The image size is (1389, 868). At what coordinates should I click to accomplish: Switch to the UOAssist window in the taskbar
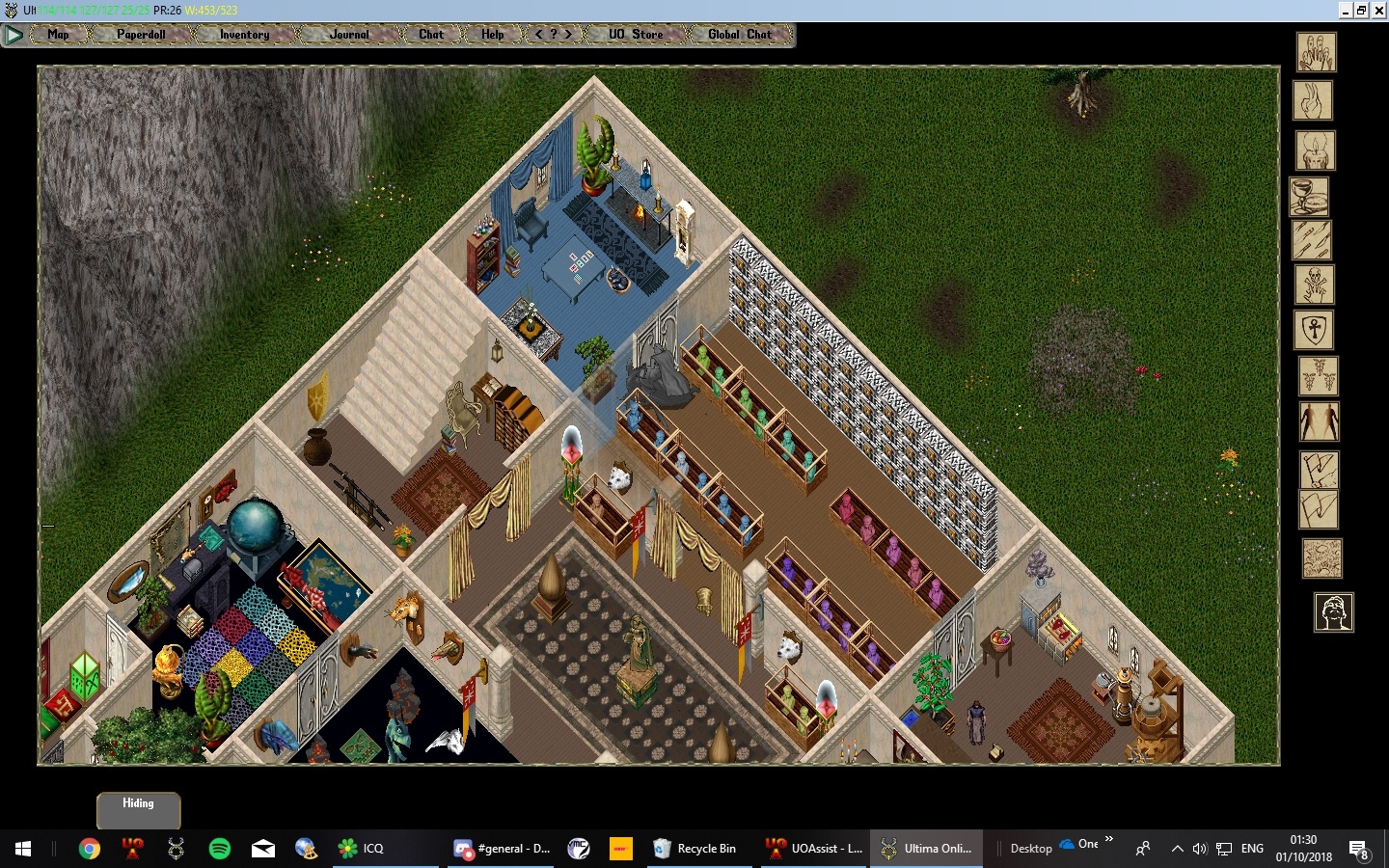(x=813, y=849)
